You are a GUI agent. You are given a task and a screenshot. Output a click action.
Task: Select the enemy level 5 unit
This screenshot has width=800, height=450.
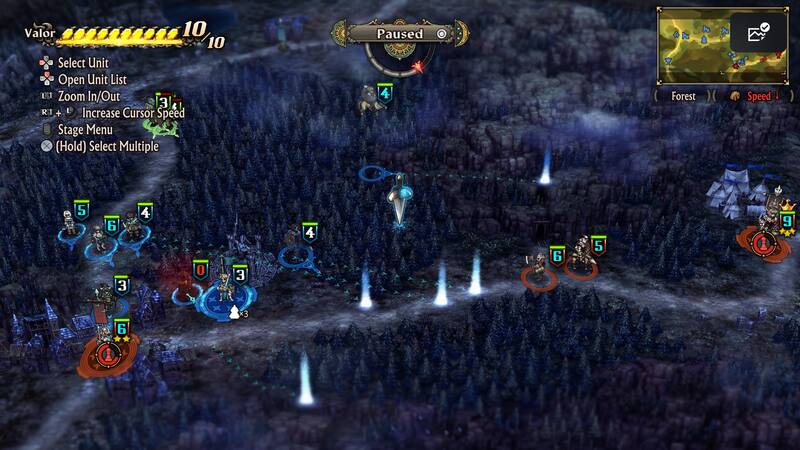(x=583, y=260)
